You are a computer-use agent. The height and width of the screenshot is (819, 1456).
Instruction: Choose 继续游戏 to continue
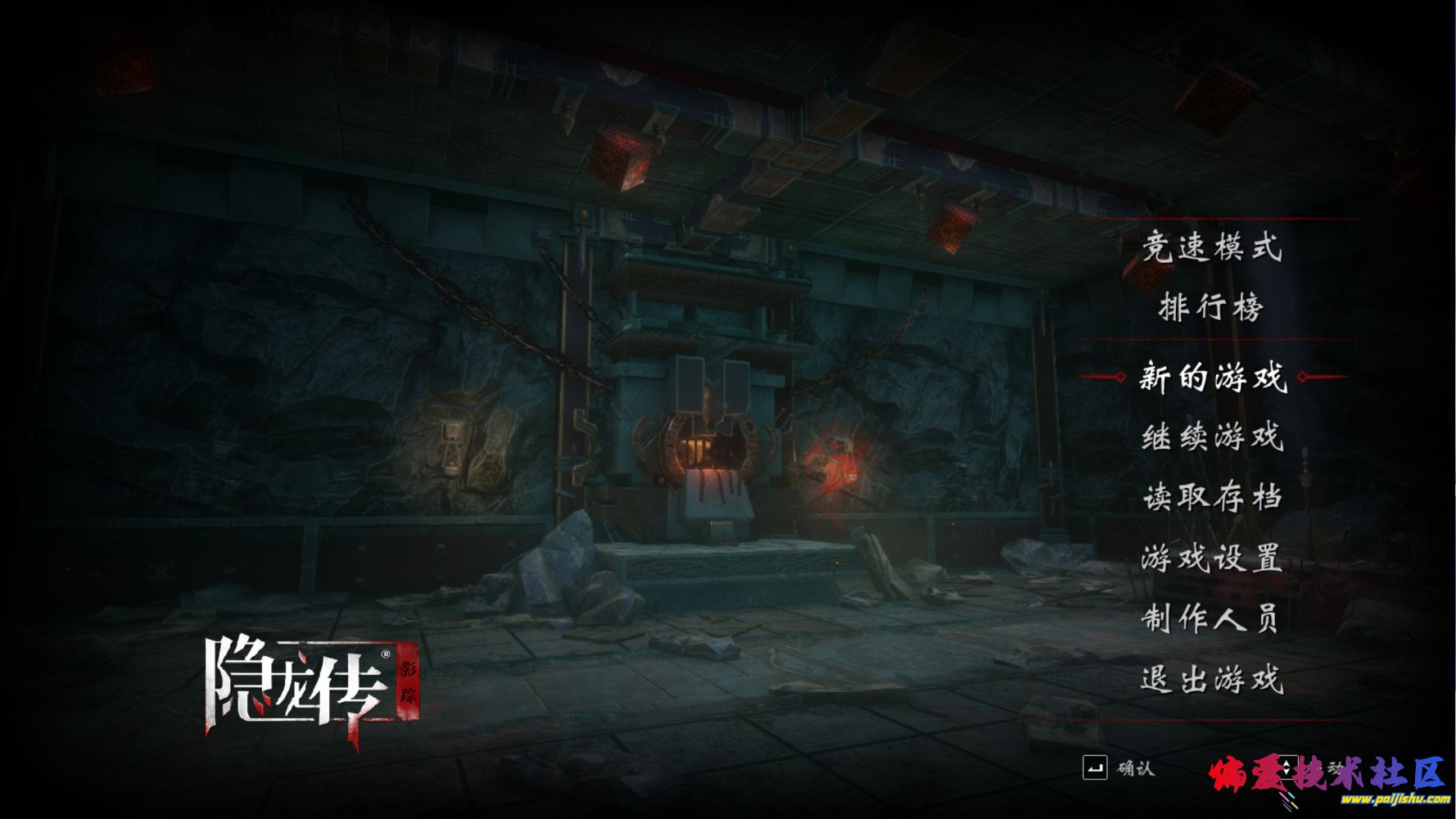tap(1211, 437)
